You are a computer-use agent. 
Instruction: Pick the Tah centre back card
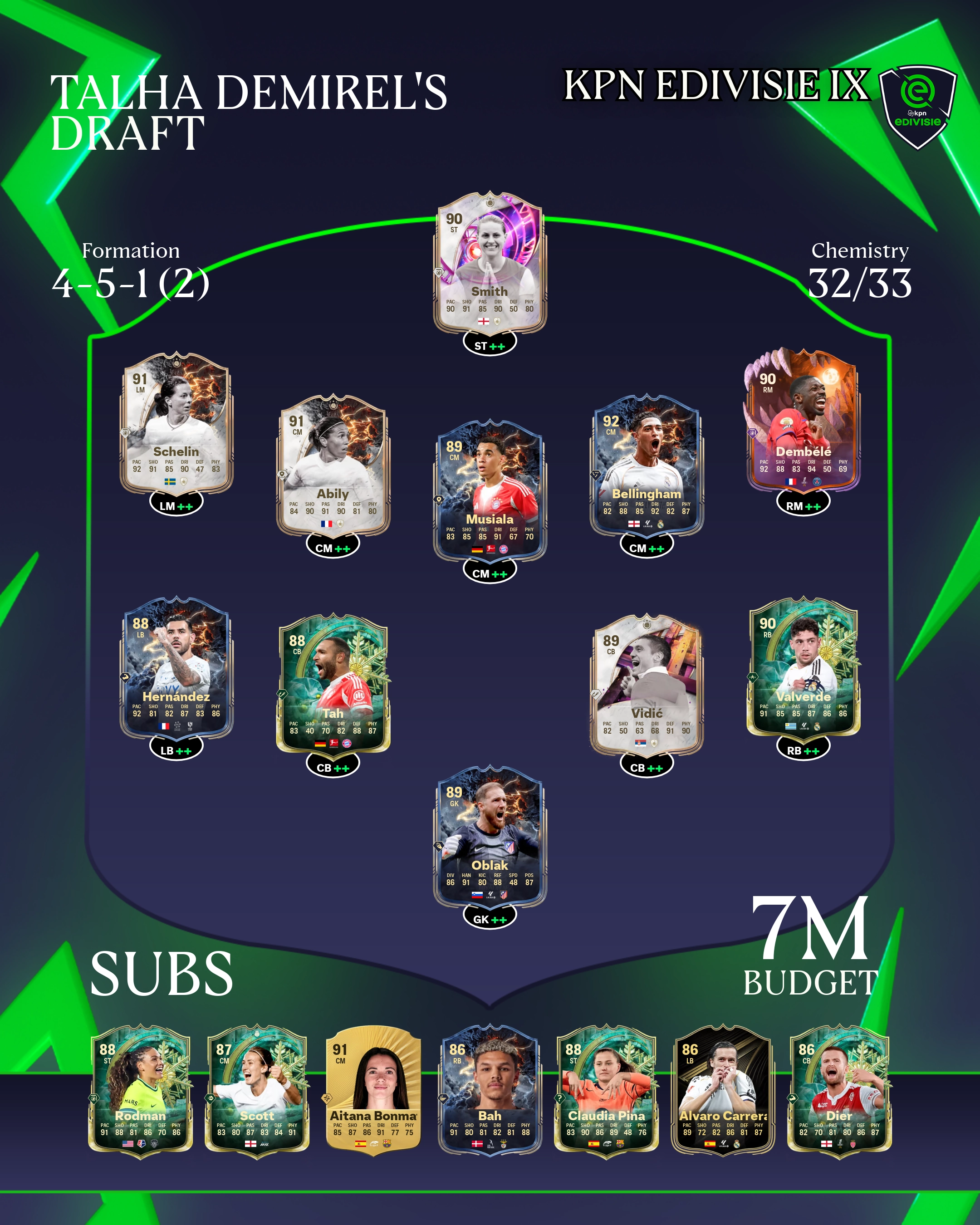point(333,684)
